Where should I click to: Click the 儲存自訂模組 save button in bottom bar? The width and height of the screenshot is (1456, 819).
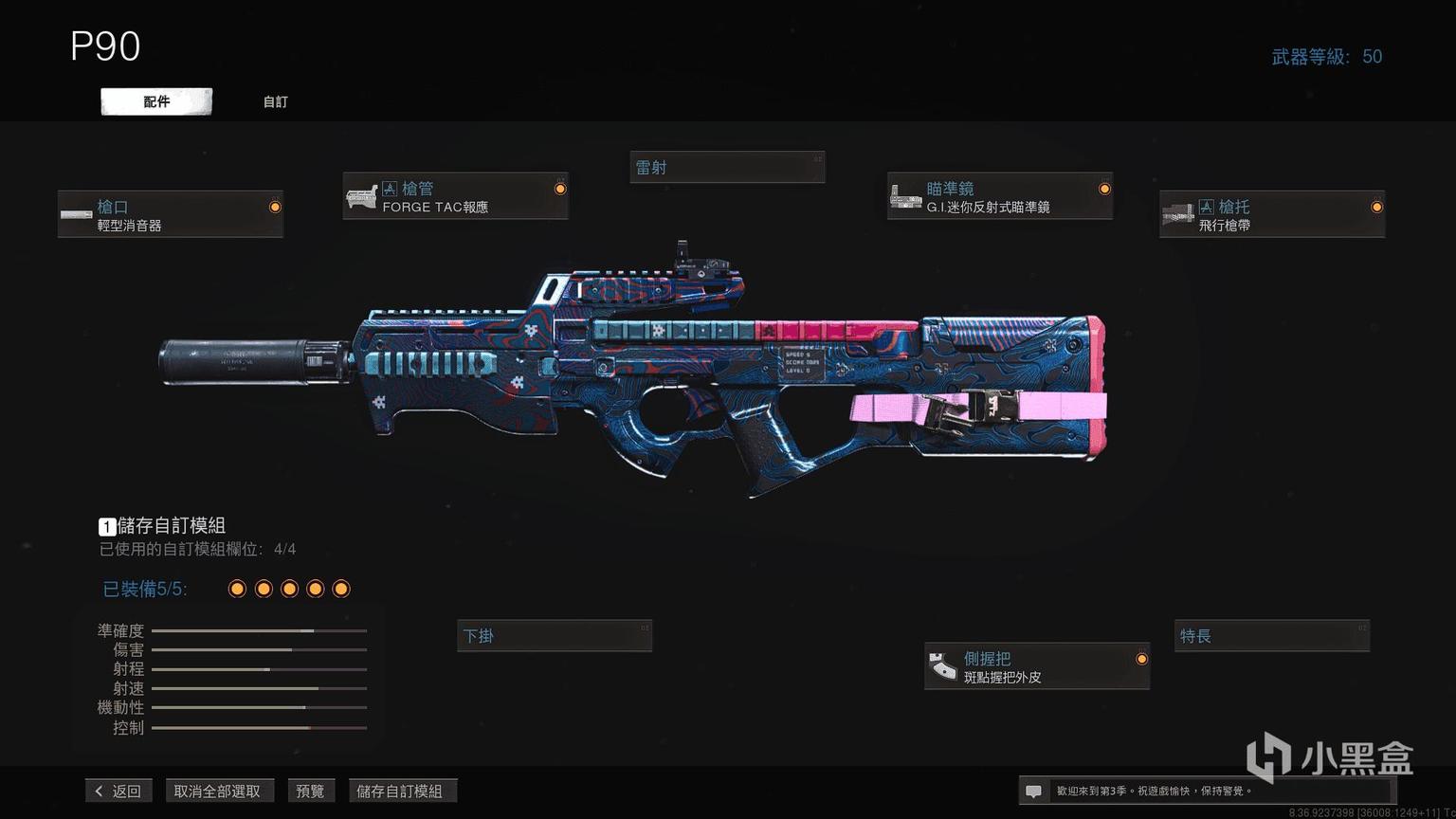tap(400, 791)
